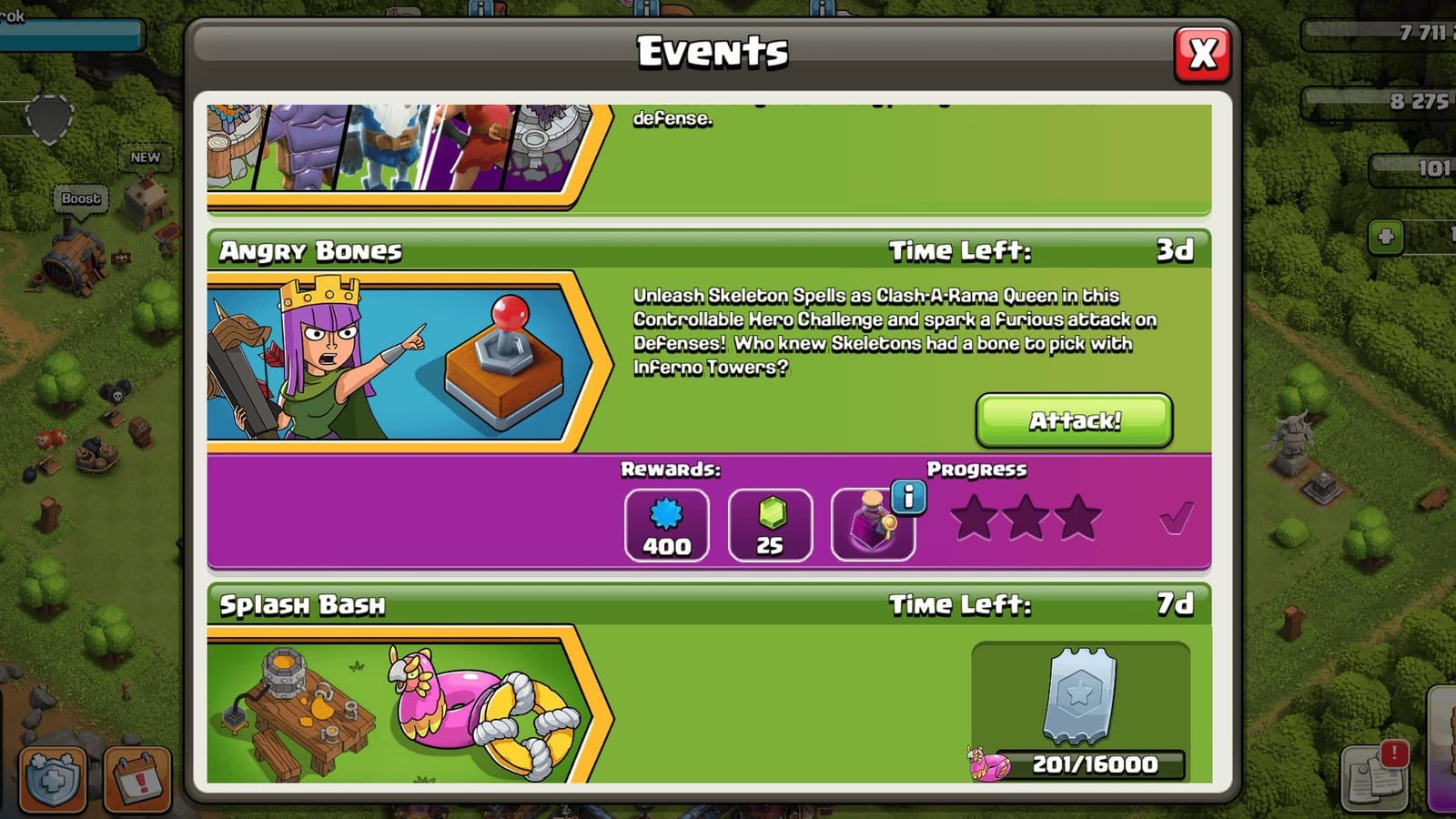Select the Angry Bones event header
The width and height of the screenshot is (1456, 819).
309,252
